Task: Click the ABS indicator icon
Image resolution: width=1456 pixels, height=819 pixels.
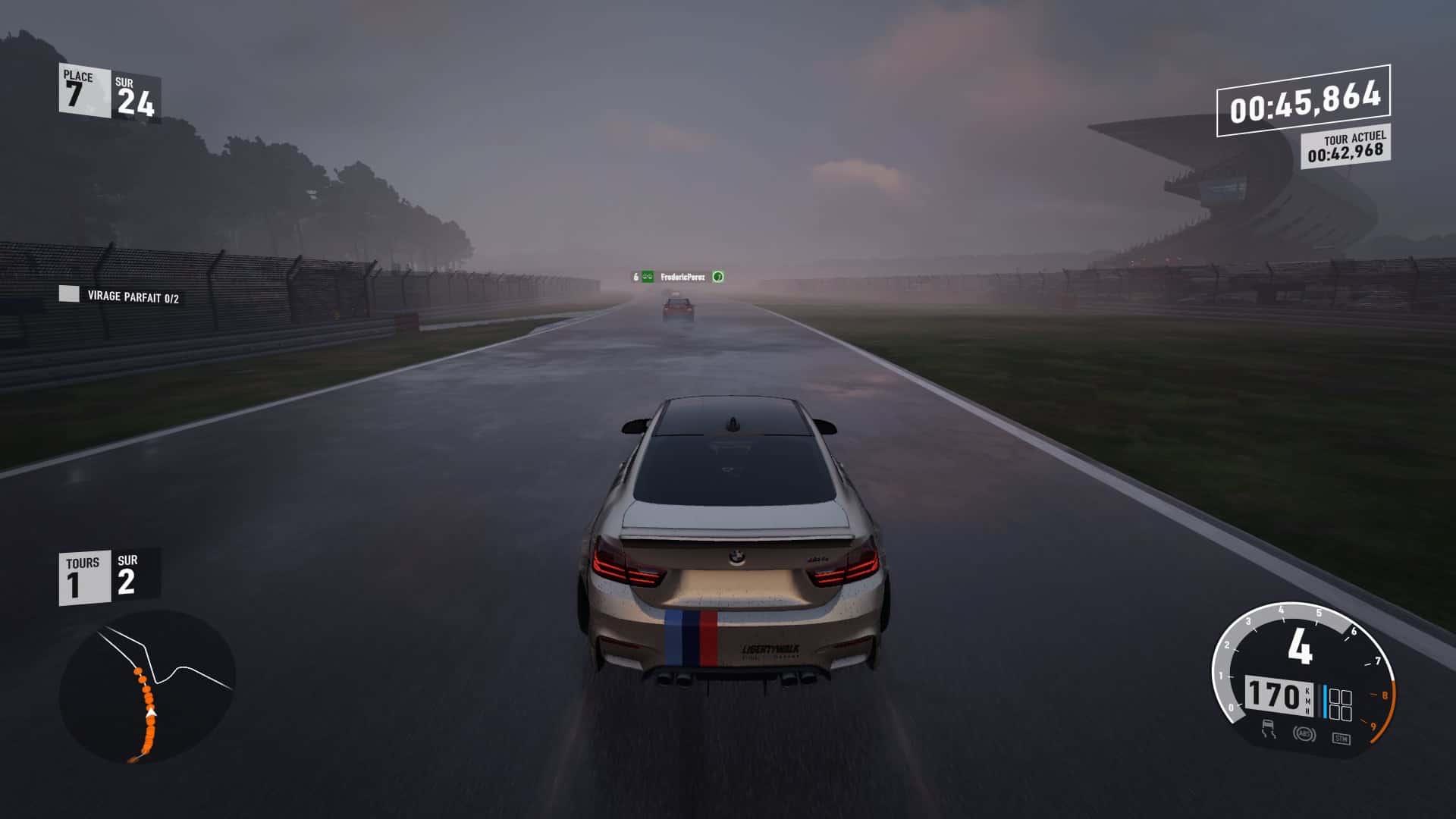Action: pyautogui.click(x=1304, y=734)
